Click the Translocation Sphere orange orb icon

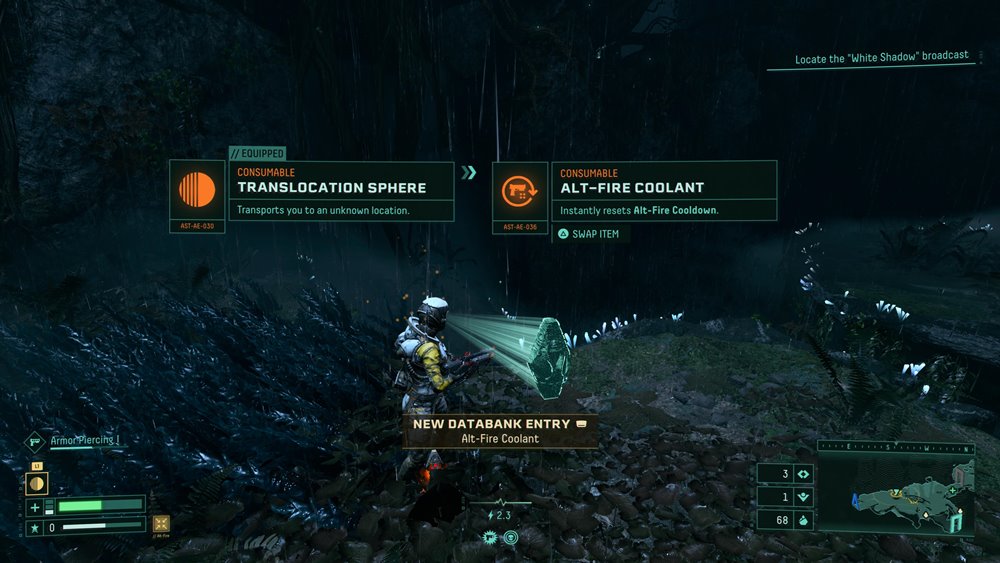[197, 190]
